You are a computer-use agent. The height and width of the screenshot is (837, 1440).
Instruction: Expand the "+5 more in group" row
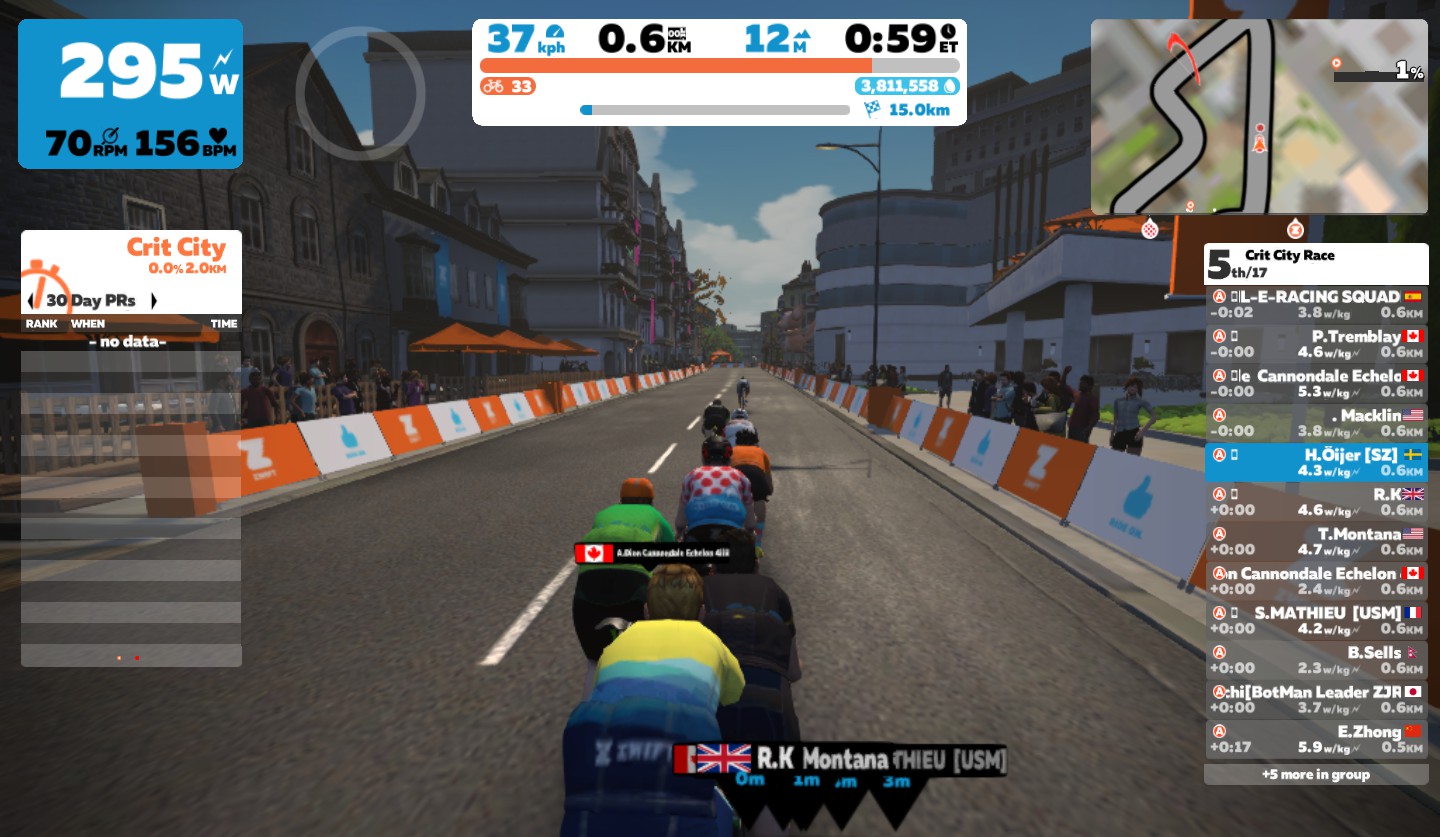[1315, 774]
